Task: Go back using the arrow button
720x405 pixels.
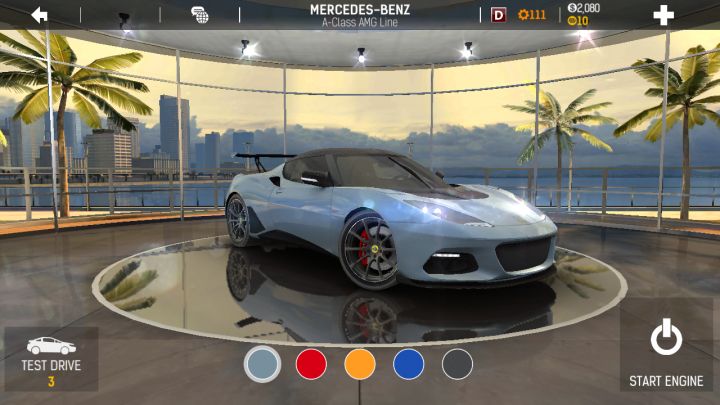Action: pyautogui.click(x=40, y=15)
